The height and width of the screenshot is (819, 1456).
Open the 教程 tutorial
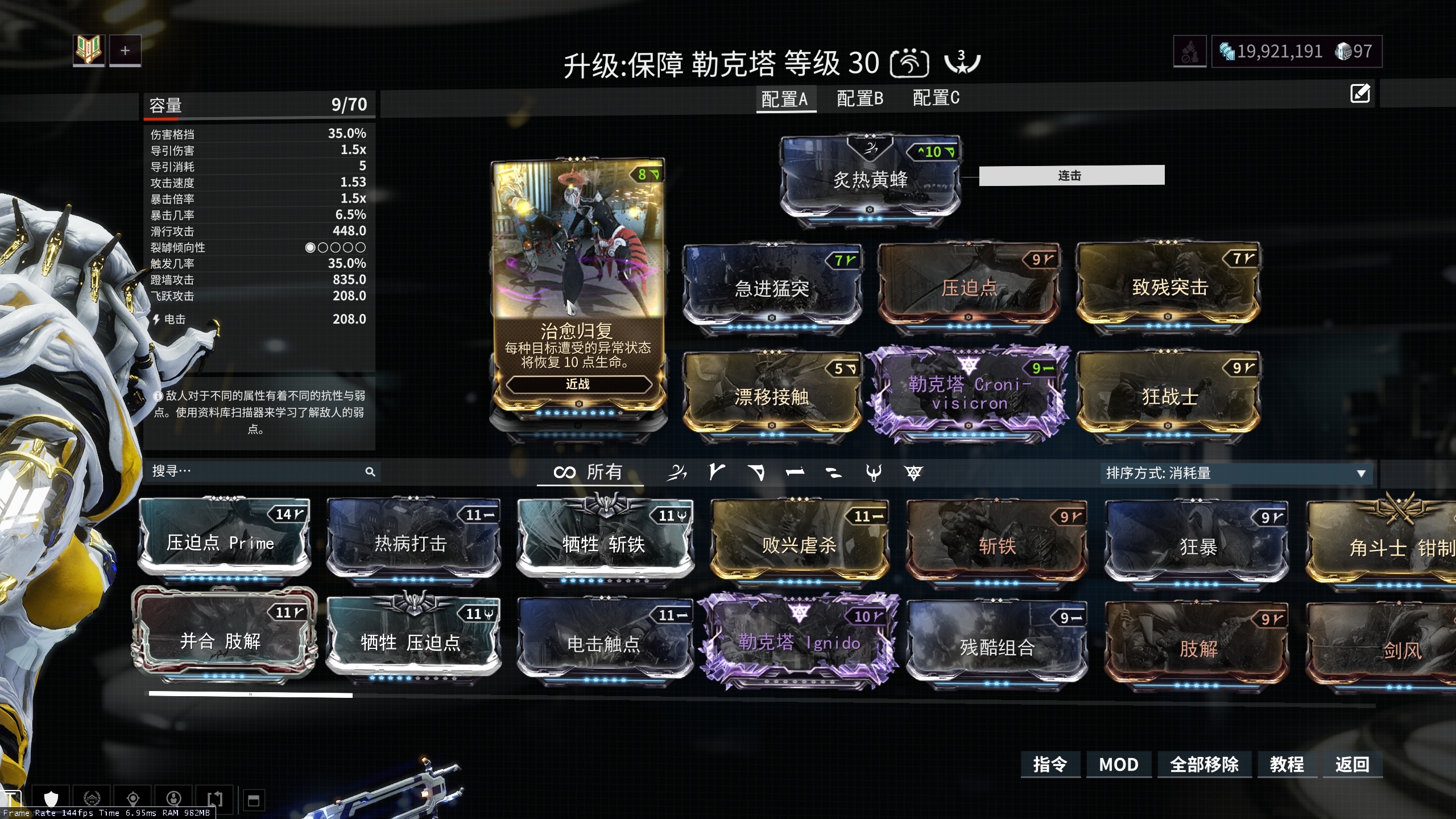[1287, 764]
